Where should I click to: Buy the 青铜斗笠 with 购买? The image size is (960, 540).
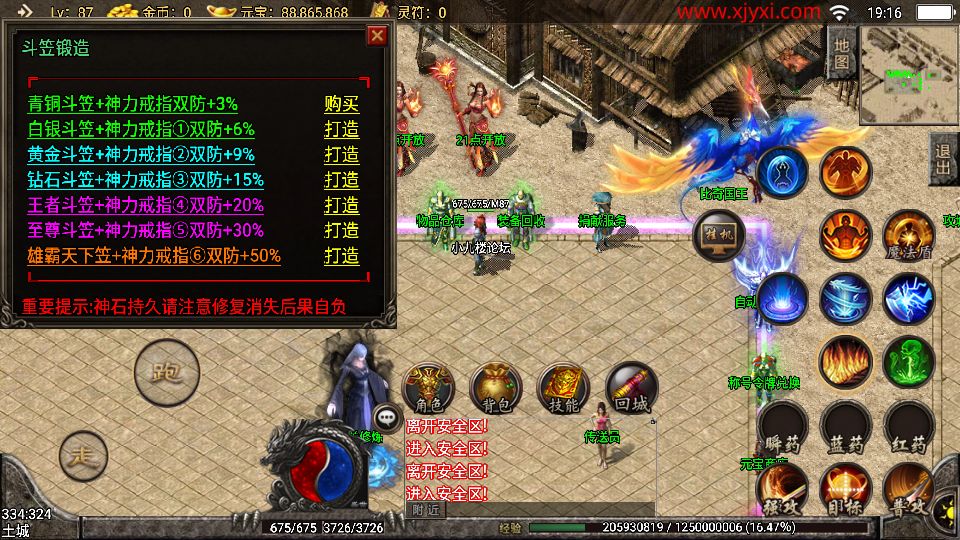pos(341,104)
